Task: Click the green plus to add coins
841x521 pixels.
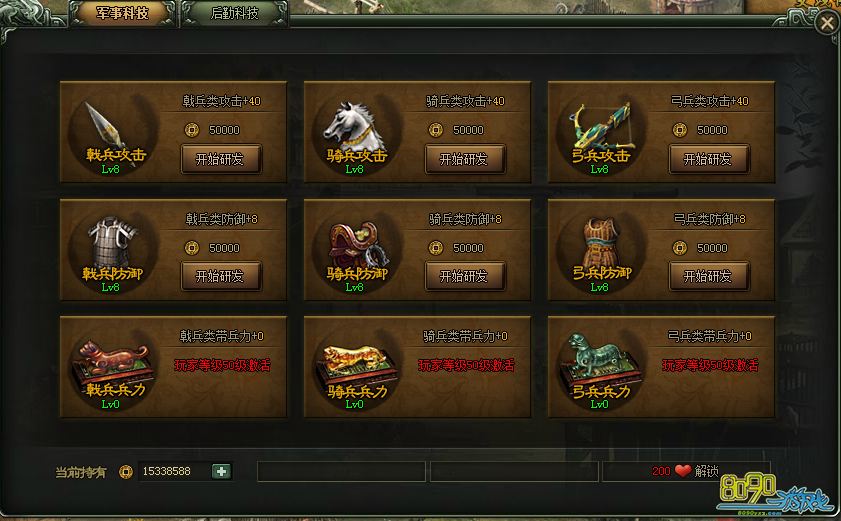Action: coord(221,471)
